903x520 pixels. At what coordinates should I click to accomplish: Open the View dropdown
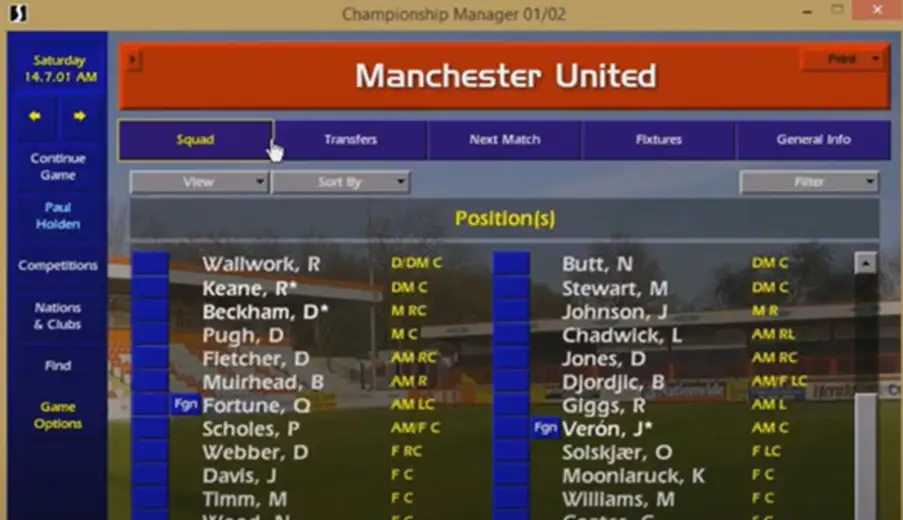pyautogui.click(x=199, y=182)
